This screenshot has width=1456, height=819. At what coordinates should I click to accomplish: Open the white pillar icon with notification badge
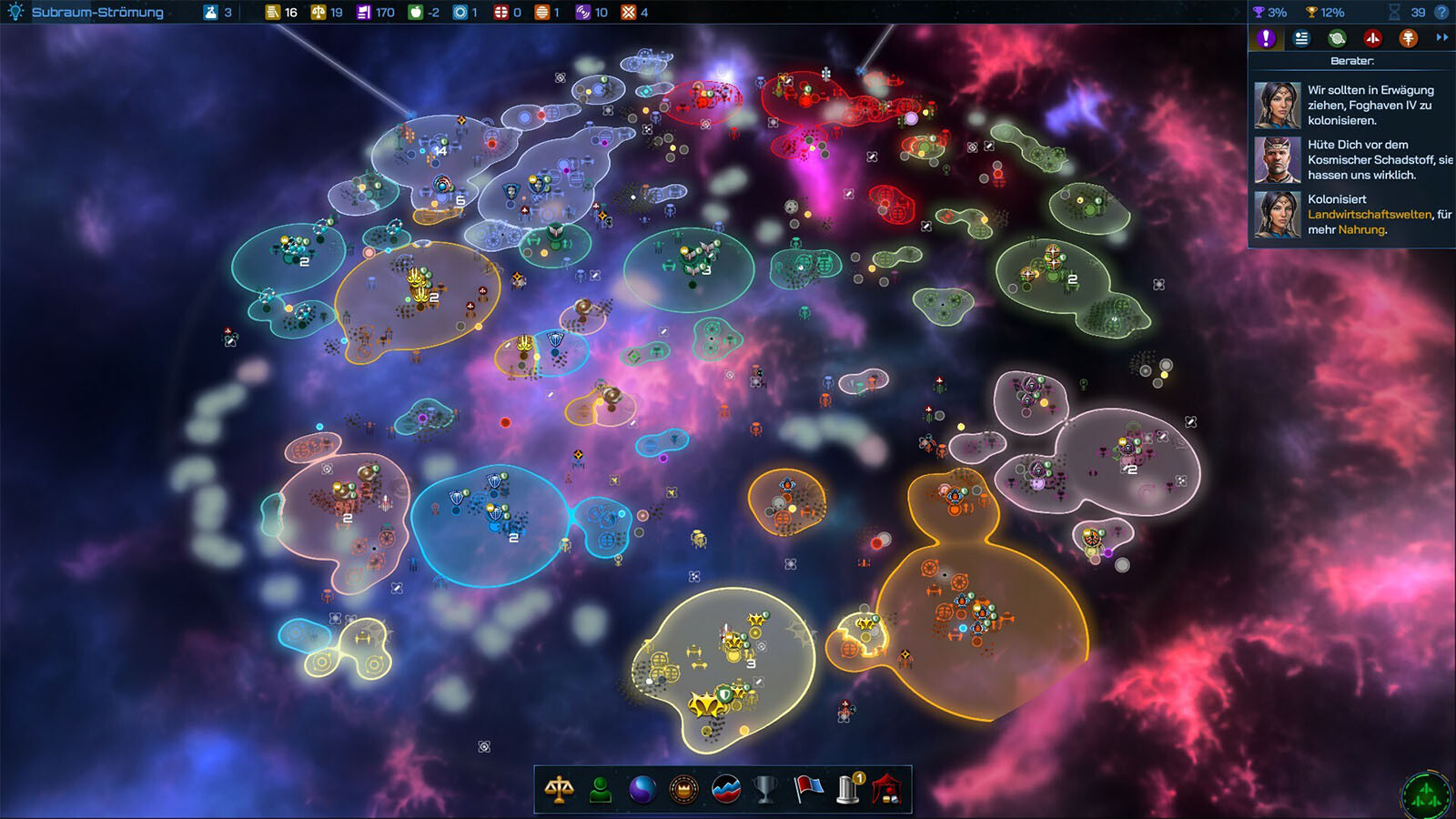pos(849,789)
